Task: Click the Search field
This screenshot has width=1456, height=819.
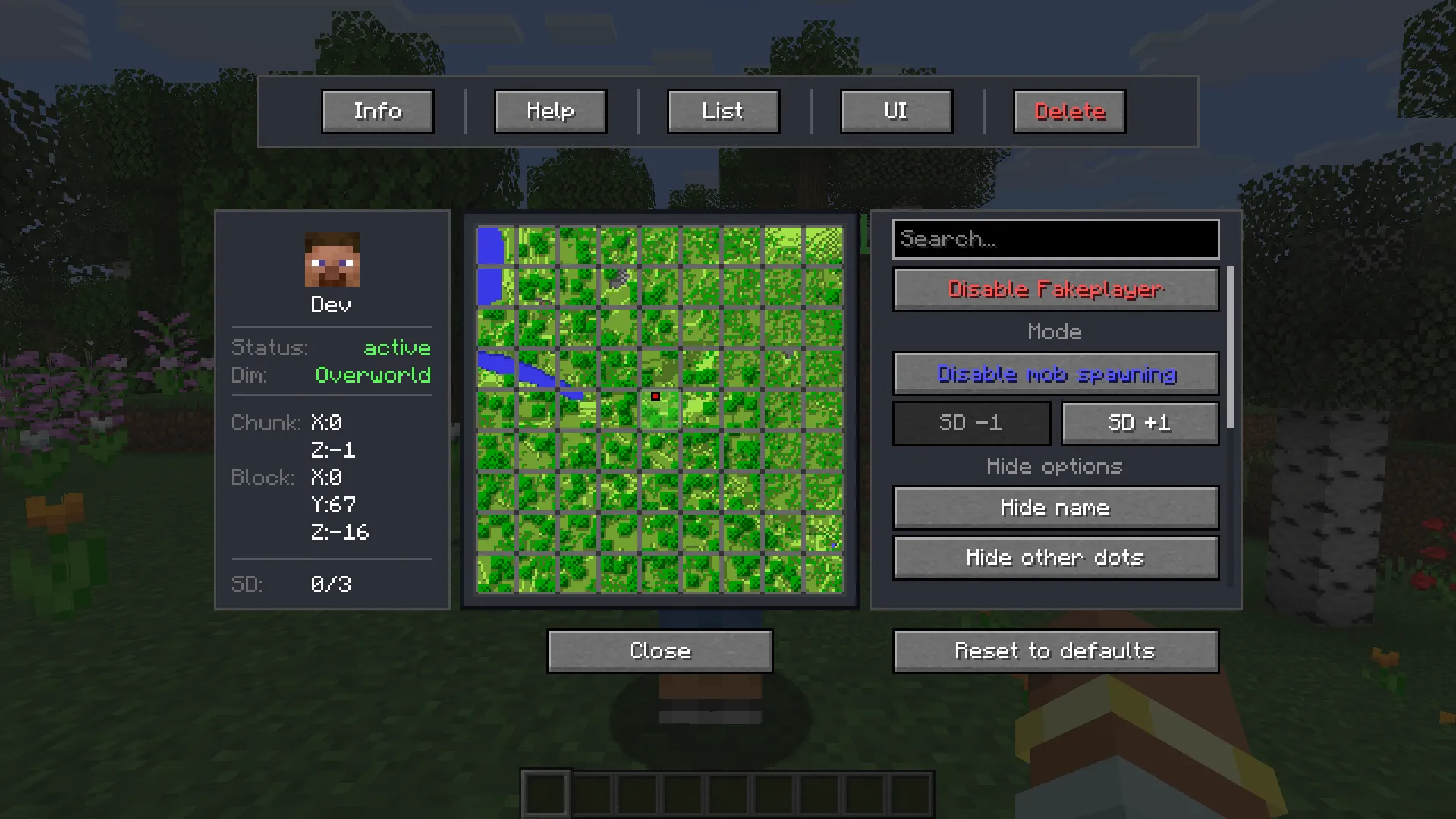Action: pyautogui.click(x=1055, y=239)
